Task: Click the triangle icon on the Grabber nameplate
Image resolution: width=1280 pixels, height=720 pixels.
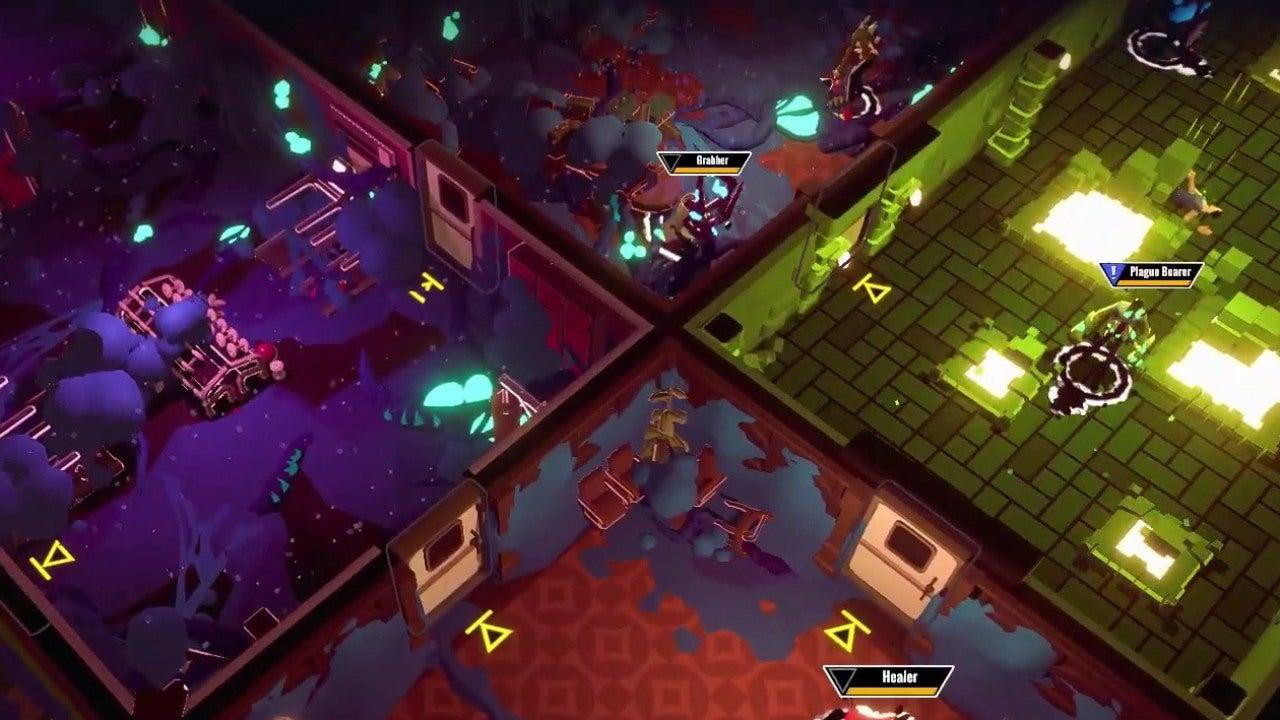Action: [x=671, y=161]
